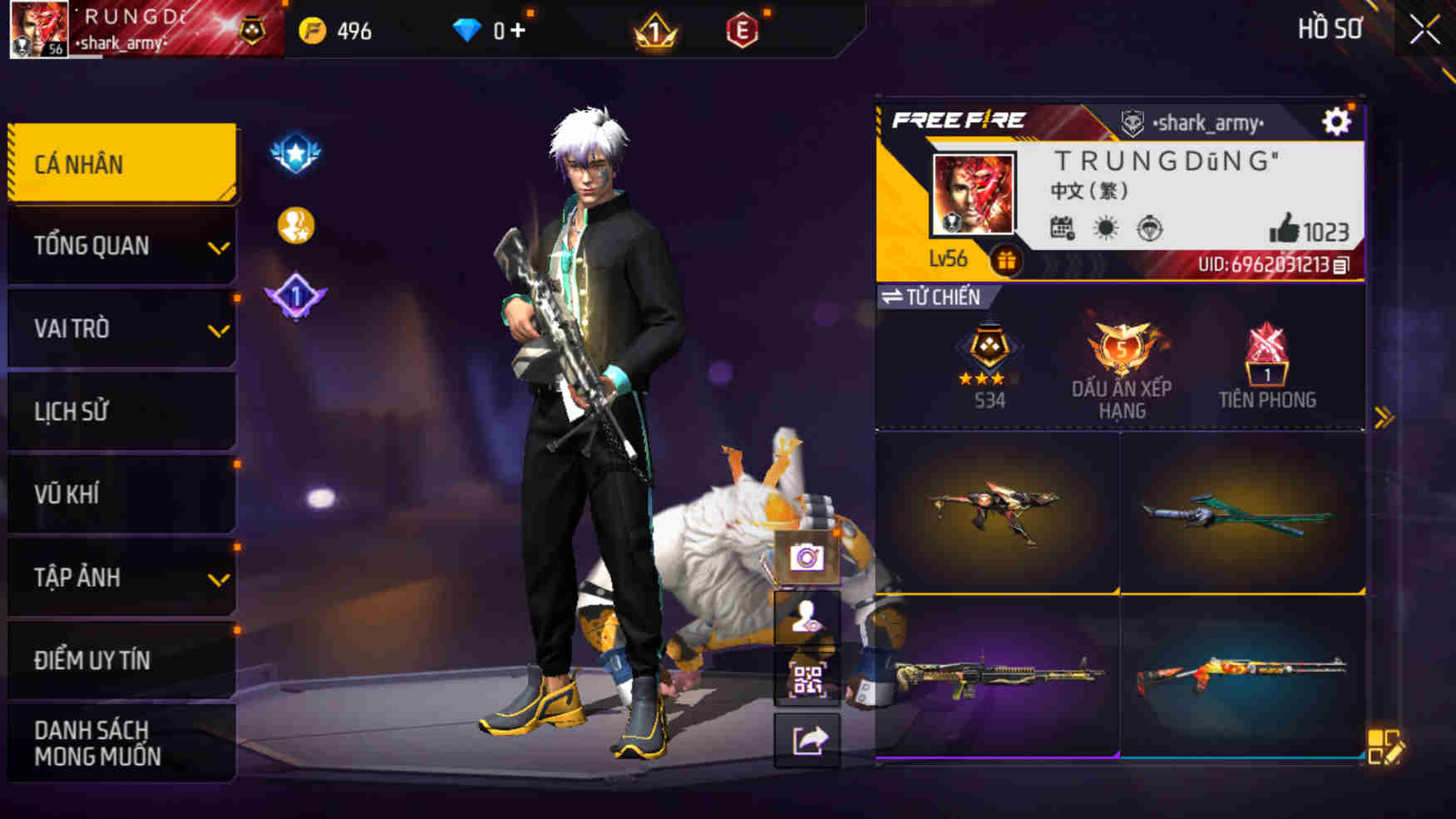Switch to the VŨ KHÍ tab

[x=121, y=493]
